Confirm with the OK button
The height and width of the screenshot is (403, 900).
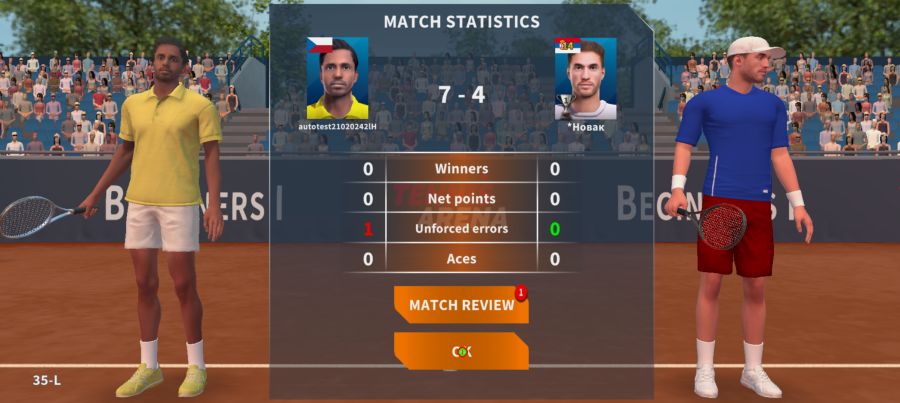pyautogui.click(x=461, y=351)
